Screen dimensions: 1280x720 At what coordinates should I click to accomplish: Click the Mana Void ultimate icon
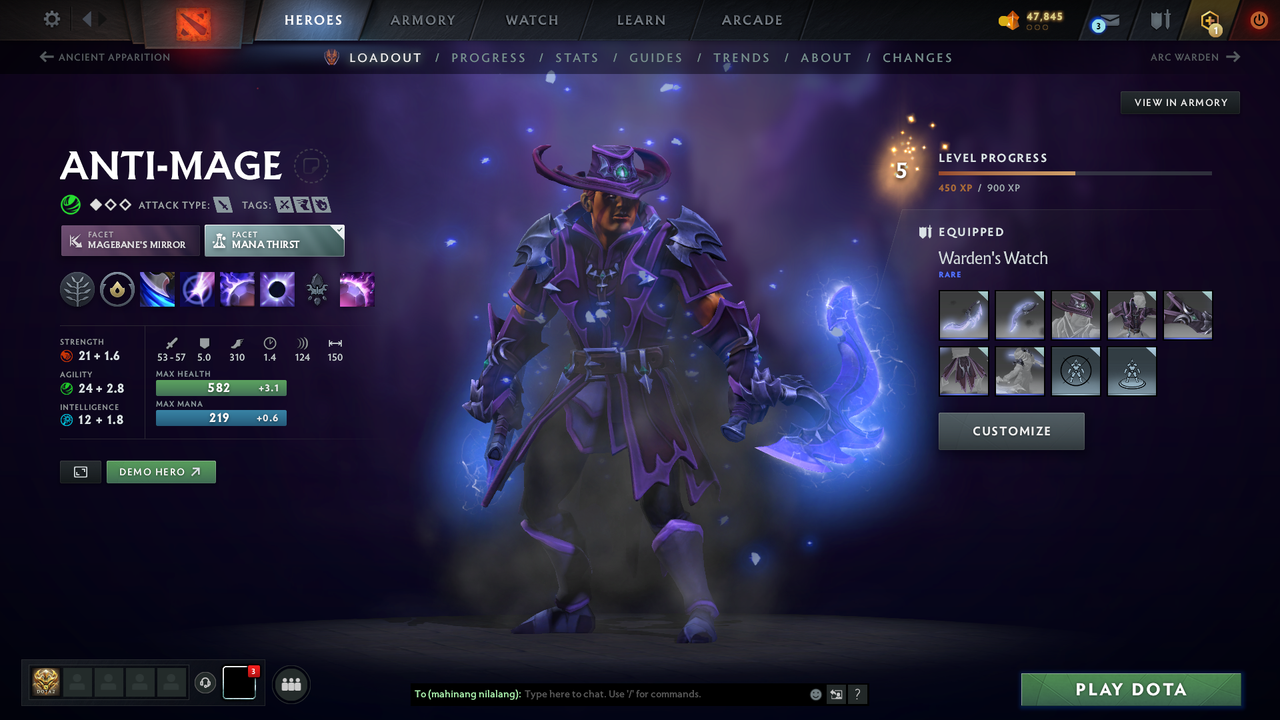point(277,289)
